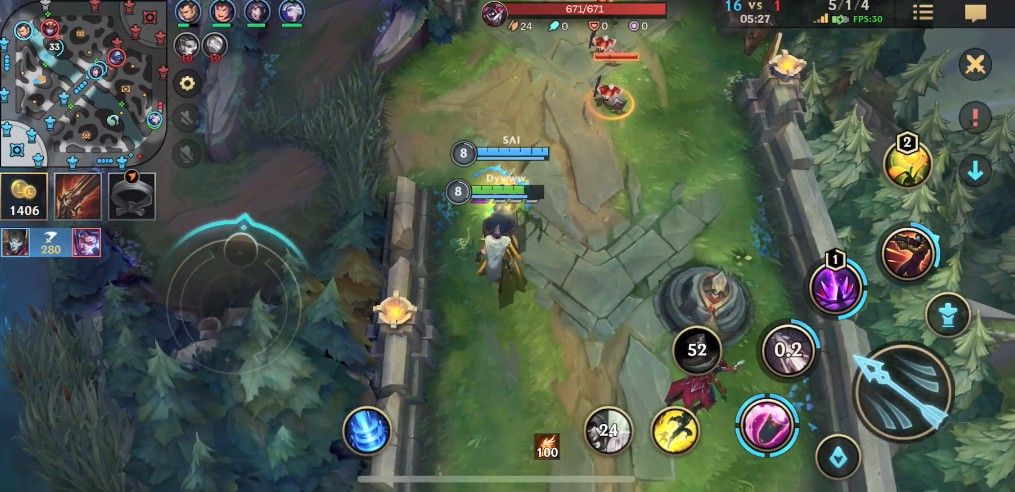The height and width of the screenshot is (492, 1015).
Task: Cast the fiery orange ability
Action: pos(906,254)
